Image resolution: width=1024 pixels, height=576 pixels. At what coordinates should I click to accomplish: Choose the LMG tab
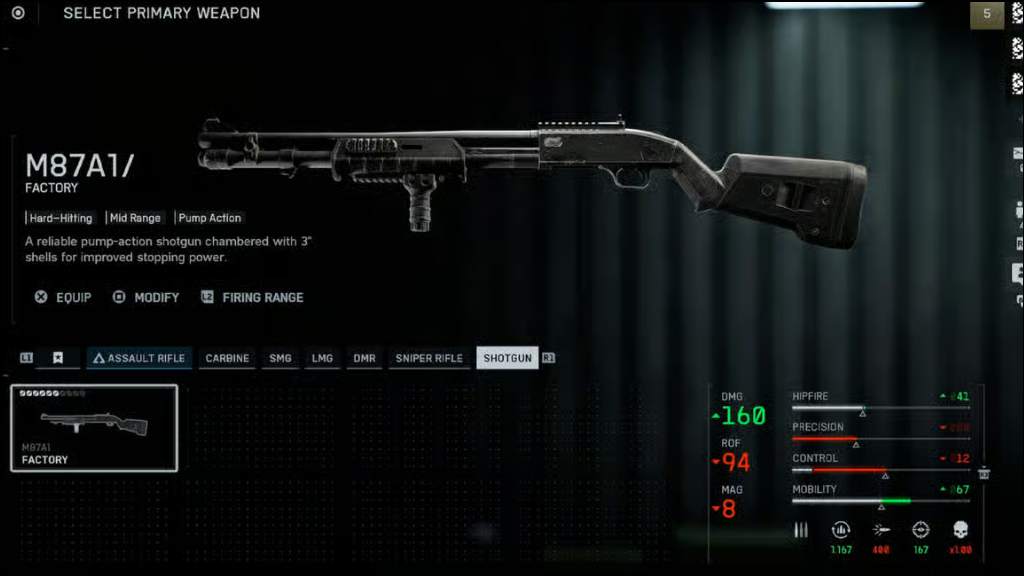pos(322,358)
